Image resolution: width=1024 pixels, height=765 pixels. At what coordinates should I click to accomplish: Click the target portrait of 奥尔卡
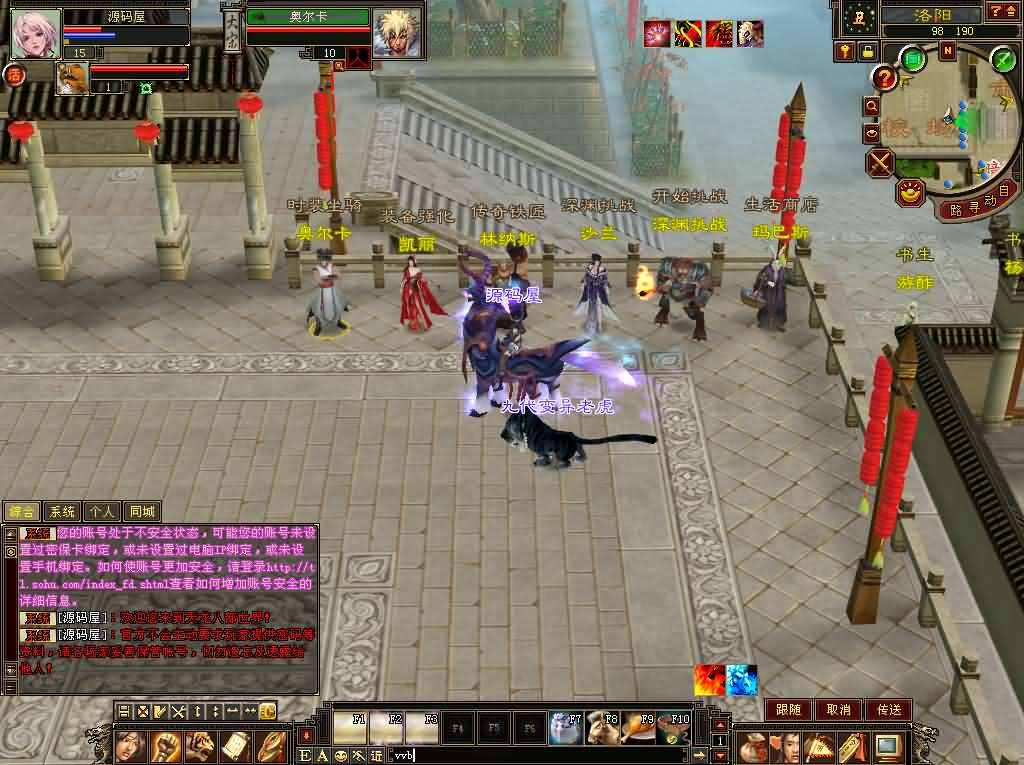(398, 33)
